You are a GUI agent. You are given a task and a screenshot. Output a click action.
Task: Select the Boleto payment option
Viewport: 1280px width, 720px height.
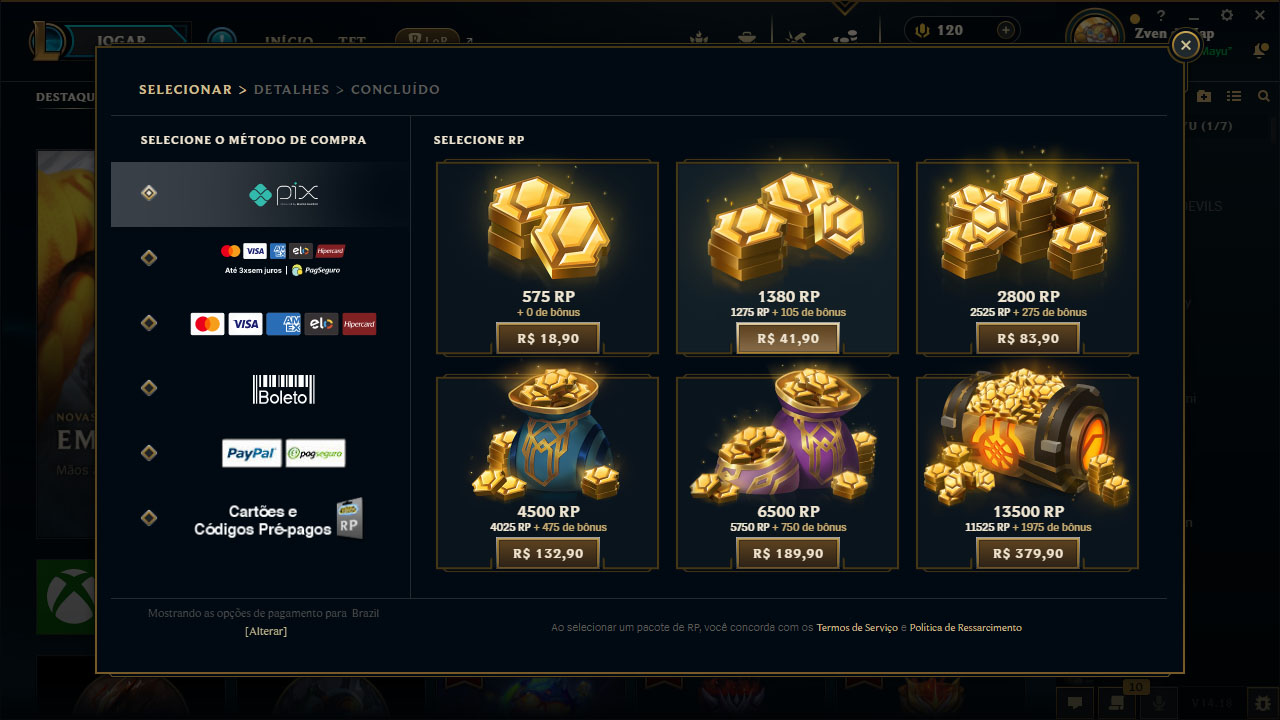[283, 388]
